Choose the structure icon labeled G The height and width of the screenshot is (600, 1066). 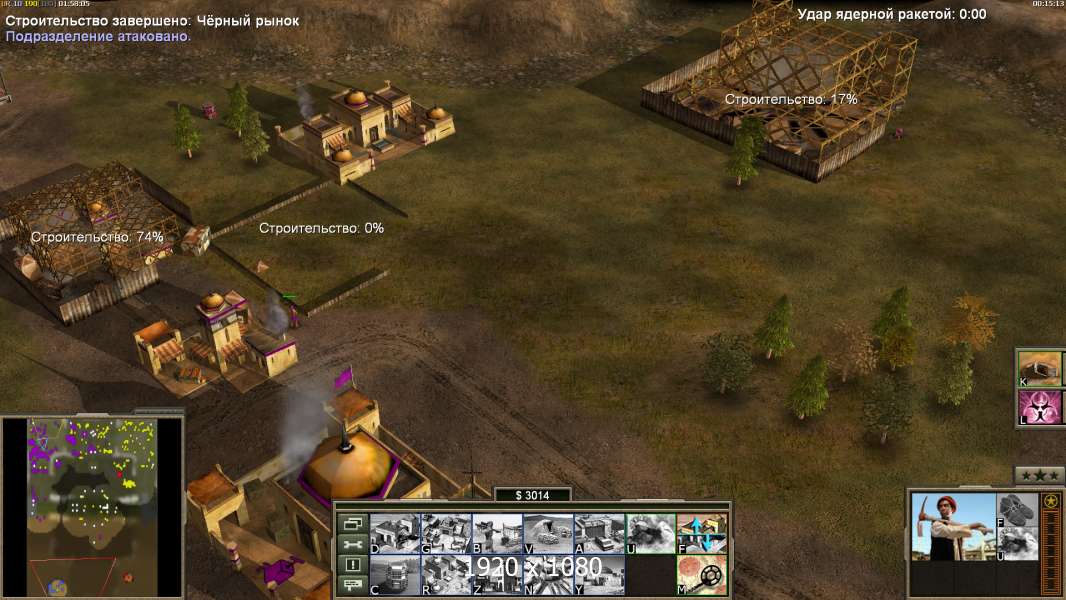point(446,533)
